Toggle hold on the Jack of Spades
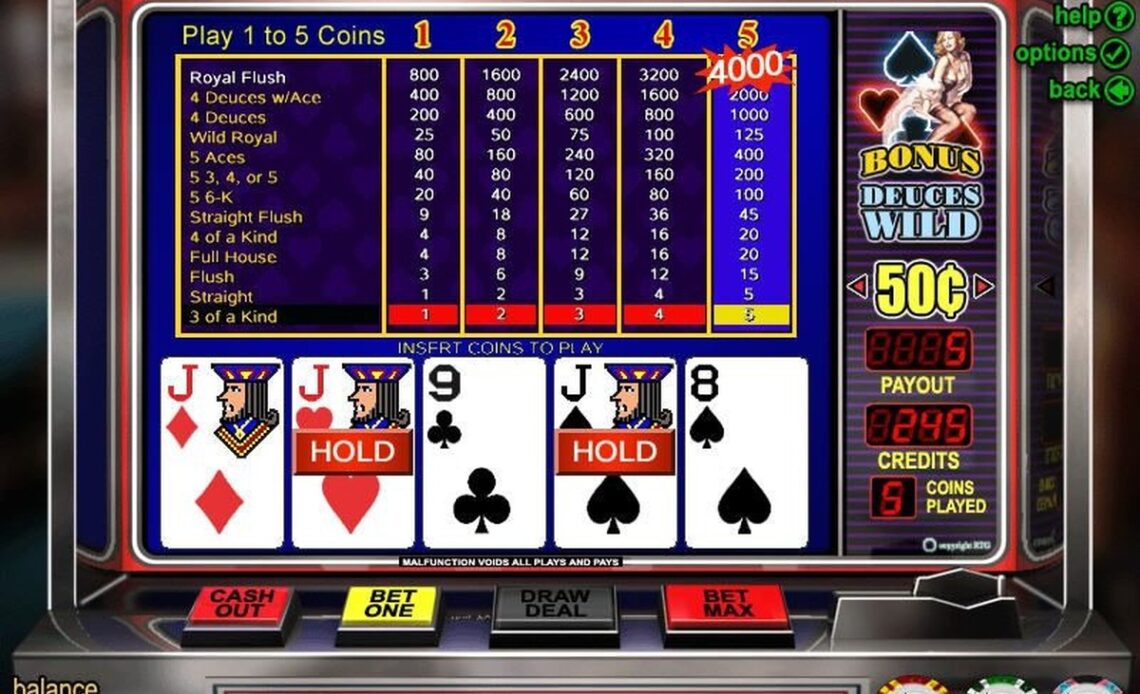 tap(614, 453)
